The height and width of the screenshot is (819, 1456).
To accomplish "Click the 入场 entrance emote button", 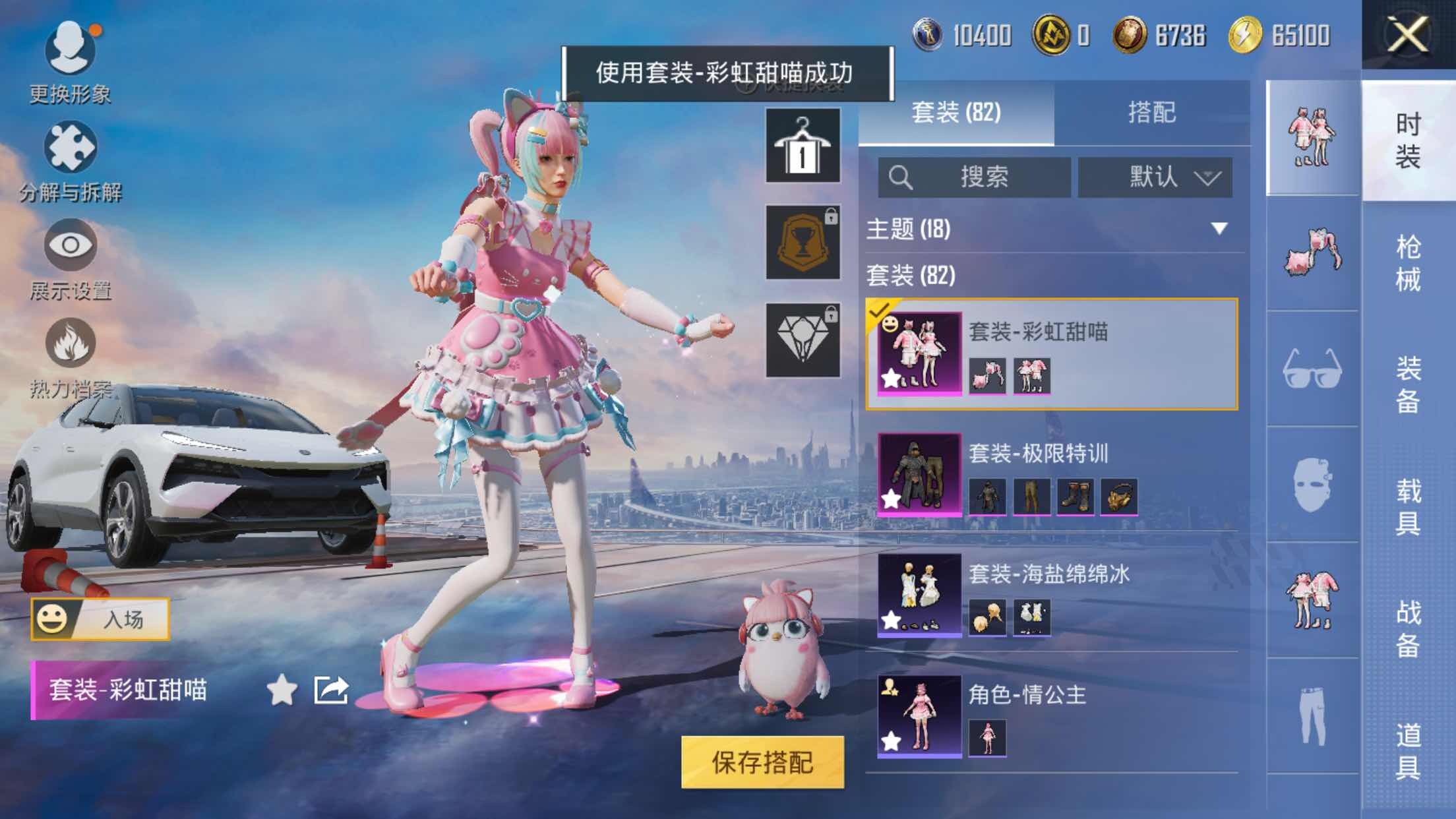I will pos(100,619).
